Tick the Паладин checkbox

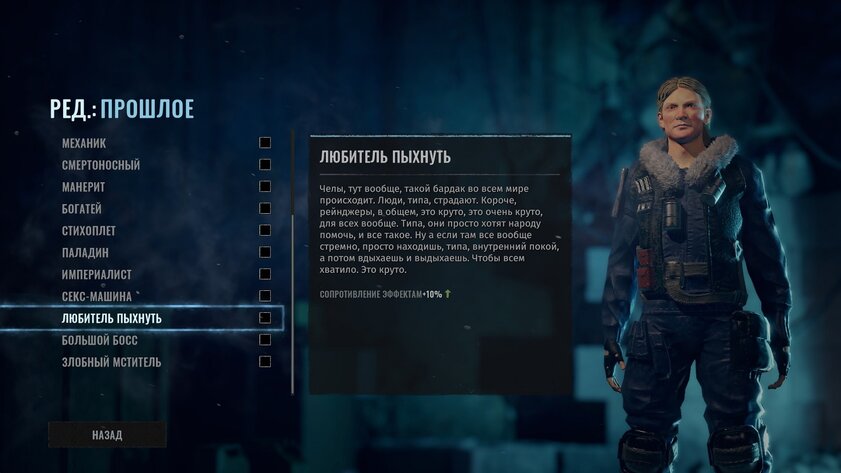(x=265, y=252)
